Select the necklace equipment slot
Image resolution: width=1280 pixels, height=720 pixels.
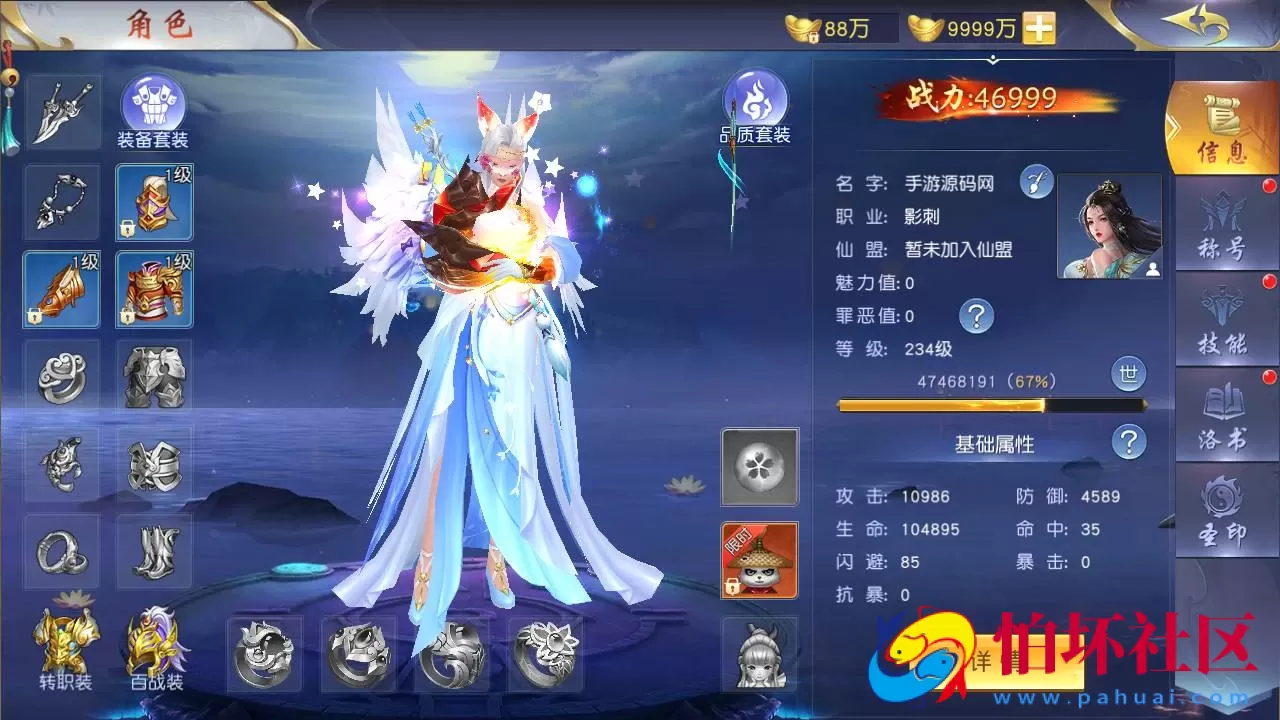click(61, 200)
